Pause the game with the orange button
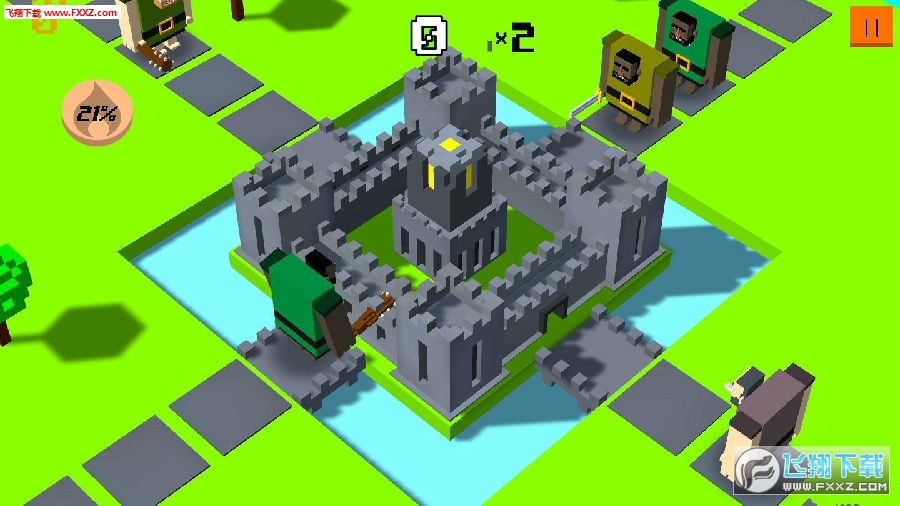This screenshot has height=506, width=900. pyautogui.click(x=870, y=27)
